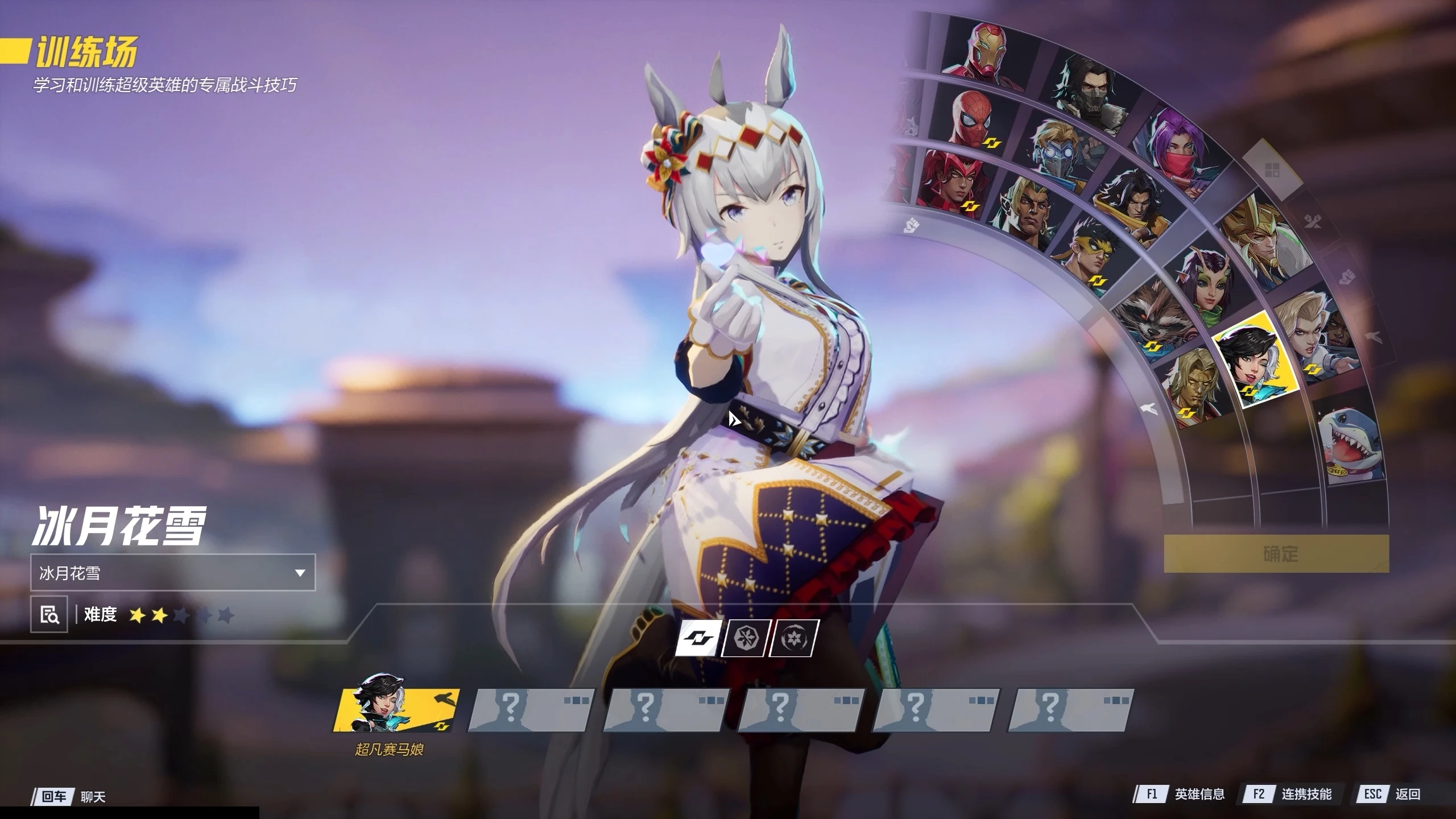Select the snowflake hexagon ability icon
Screen dimensions: 1456x819
pos(746,638)
